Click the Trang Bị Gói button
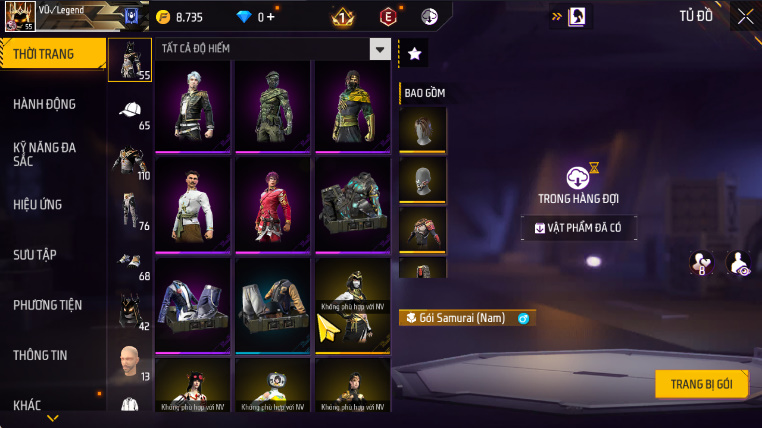Image resolution: width=762 pixels, height=428 pixels. [x=701, y=384]
